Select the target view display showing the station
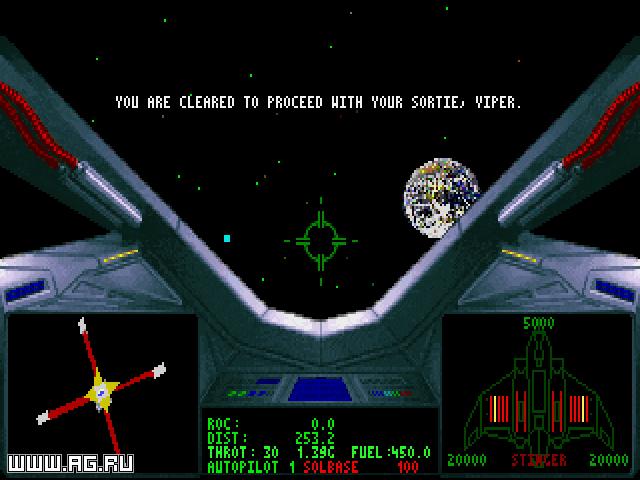 point(100,383)
